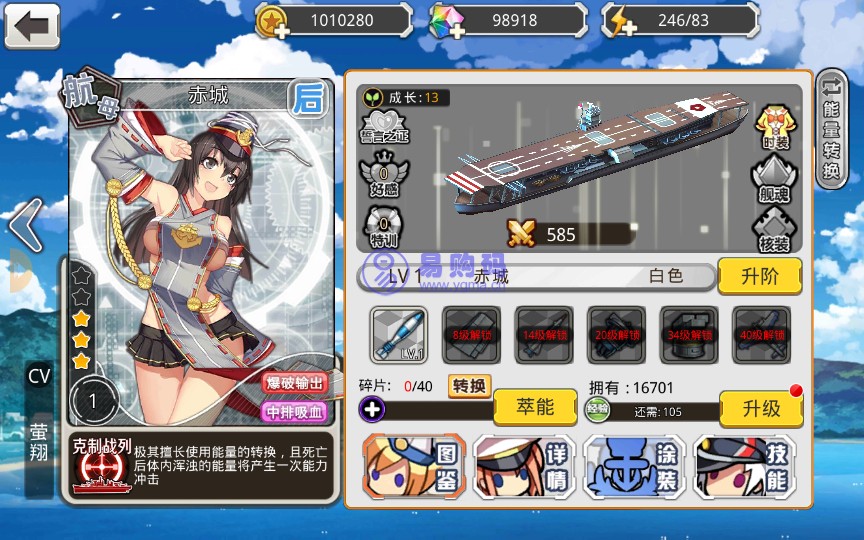Open the 特训 special training icon

pos(383,226)
